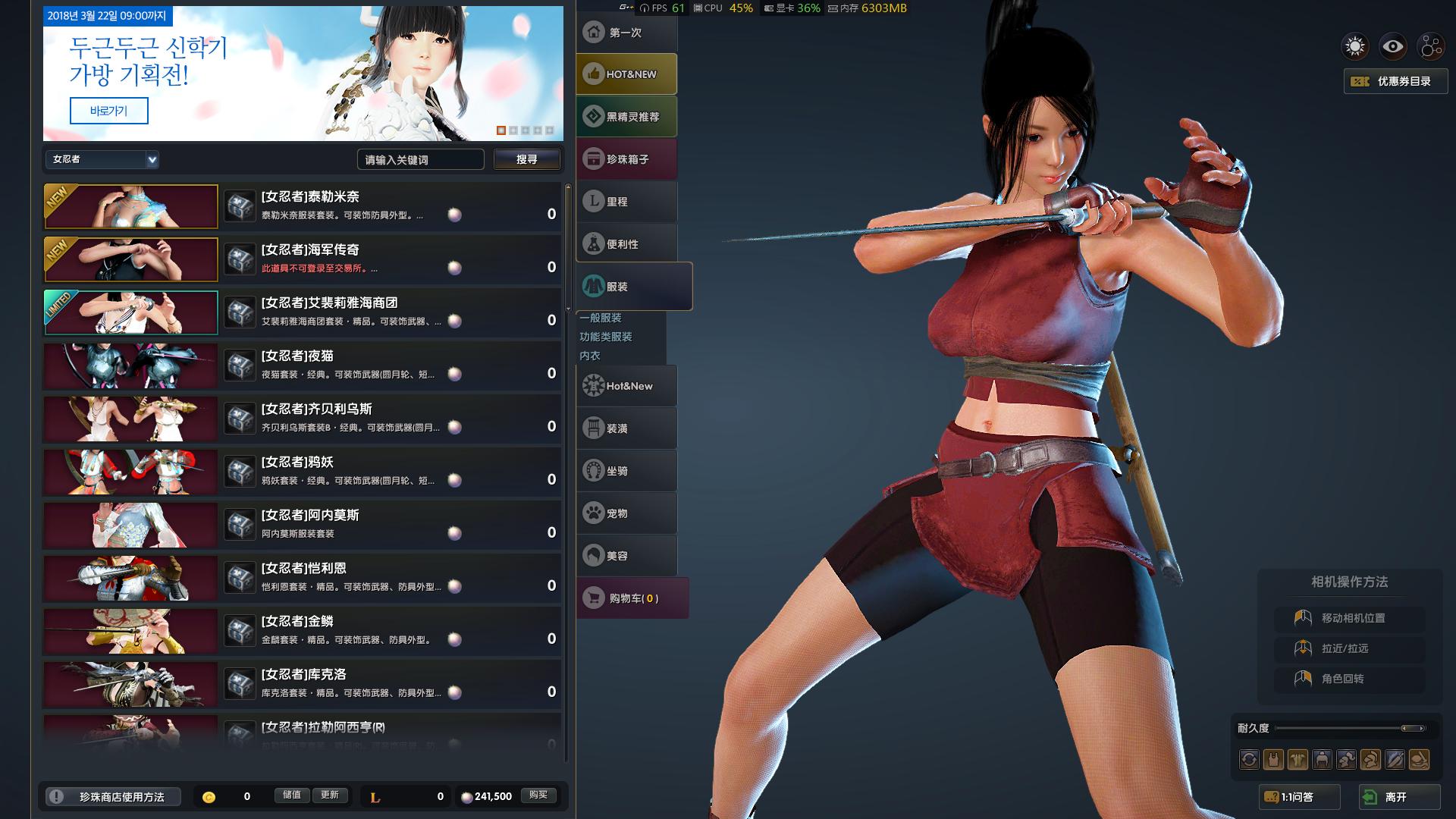Screen dimensions: 1456x819
Task: Open the 优惠券目录 coupon list
Action: (1395, 81)
